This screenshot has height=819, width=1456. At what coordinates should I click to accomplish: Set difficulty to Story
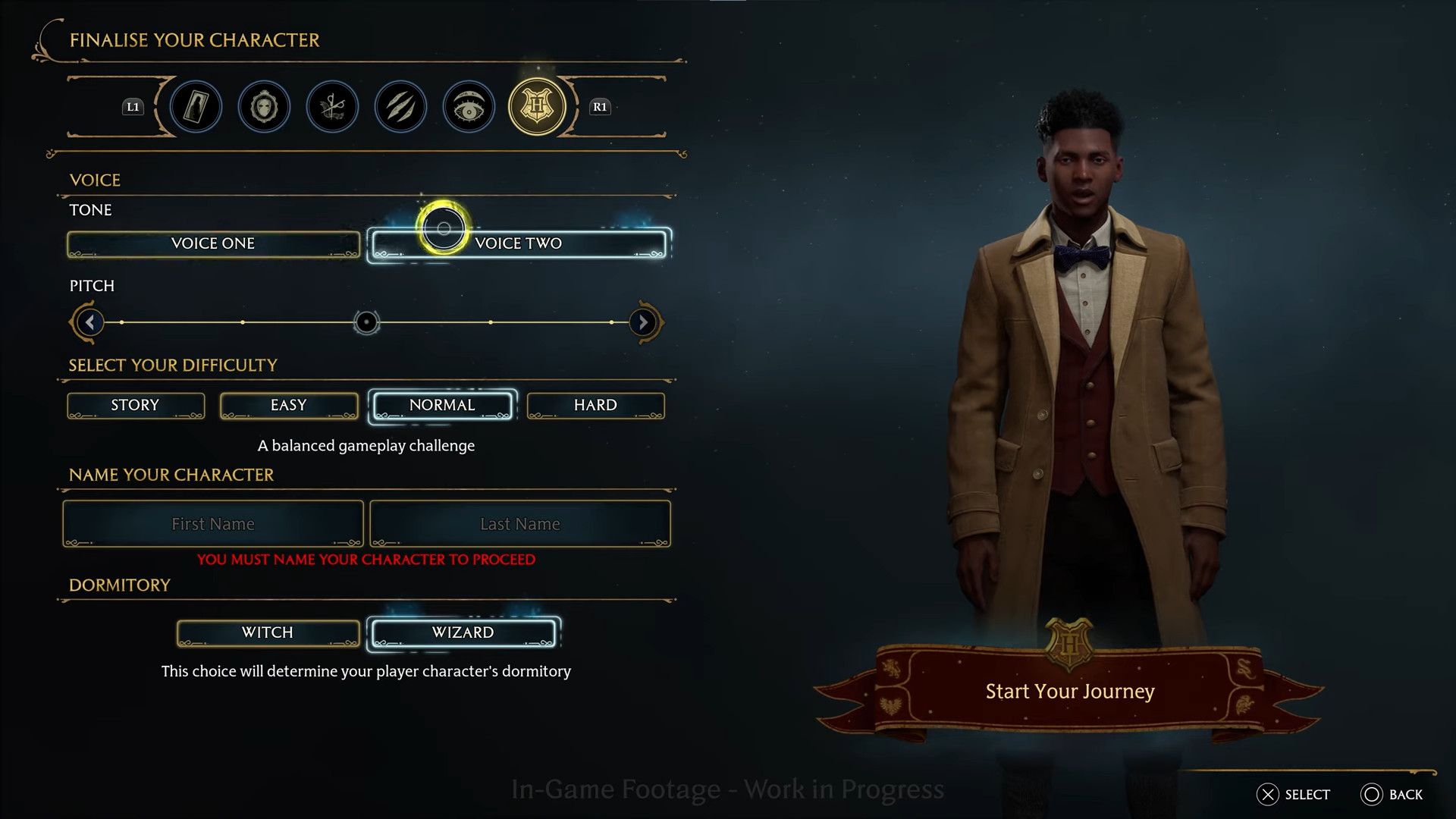tap(136, 406)
